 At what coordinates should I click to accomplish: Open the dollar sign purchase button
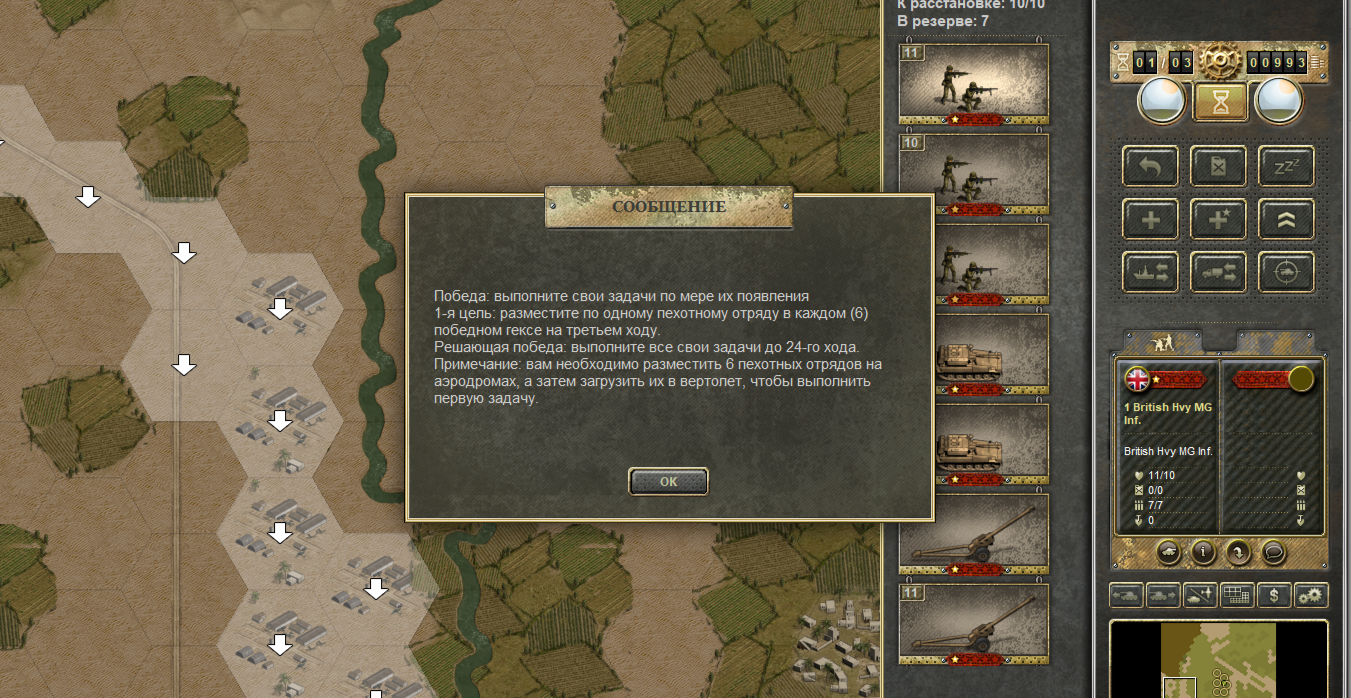tap(1273, 595)
